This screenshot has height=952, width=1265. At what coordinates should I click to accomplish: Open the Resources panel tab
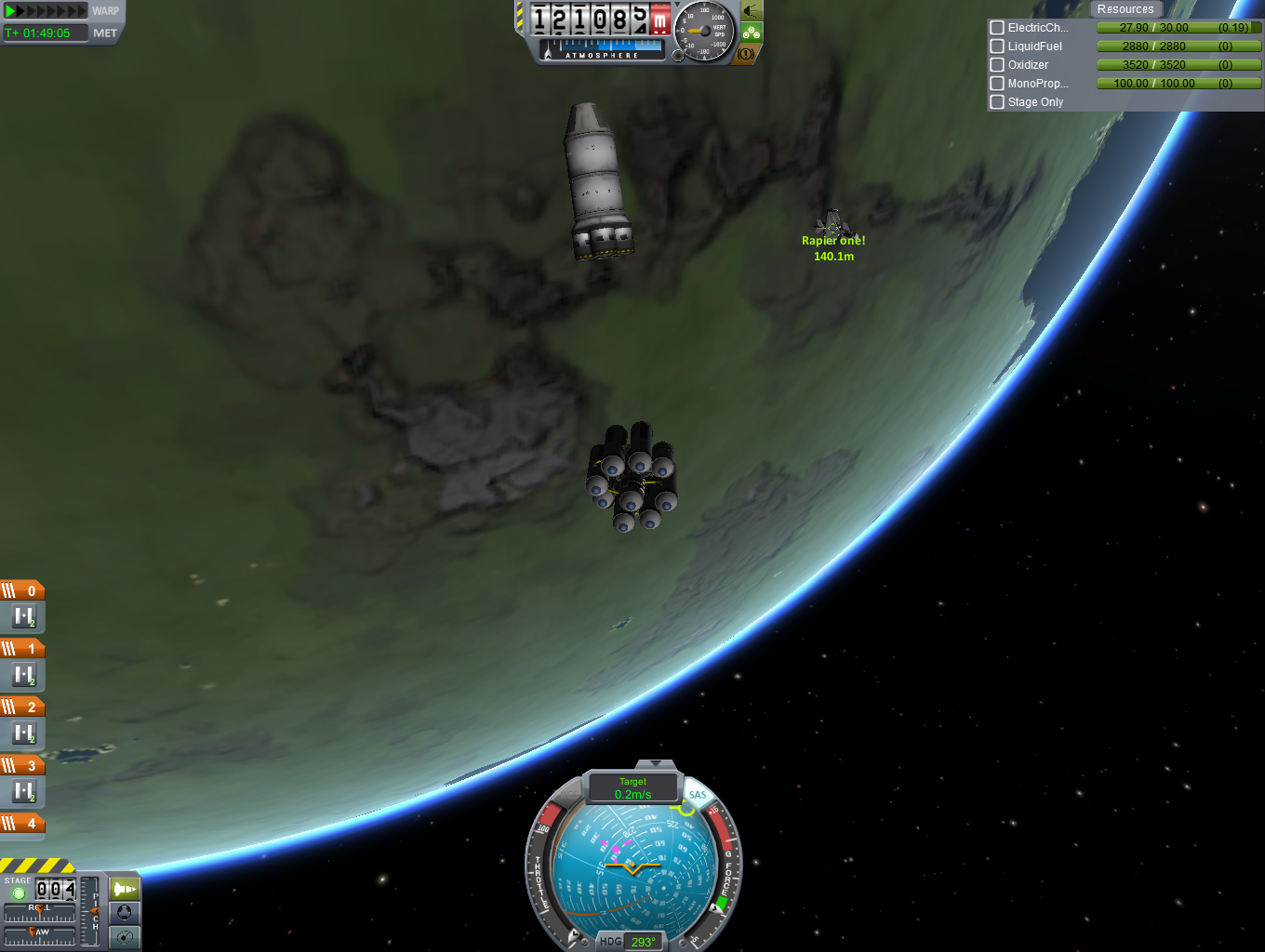click(x=1125, y=9)
